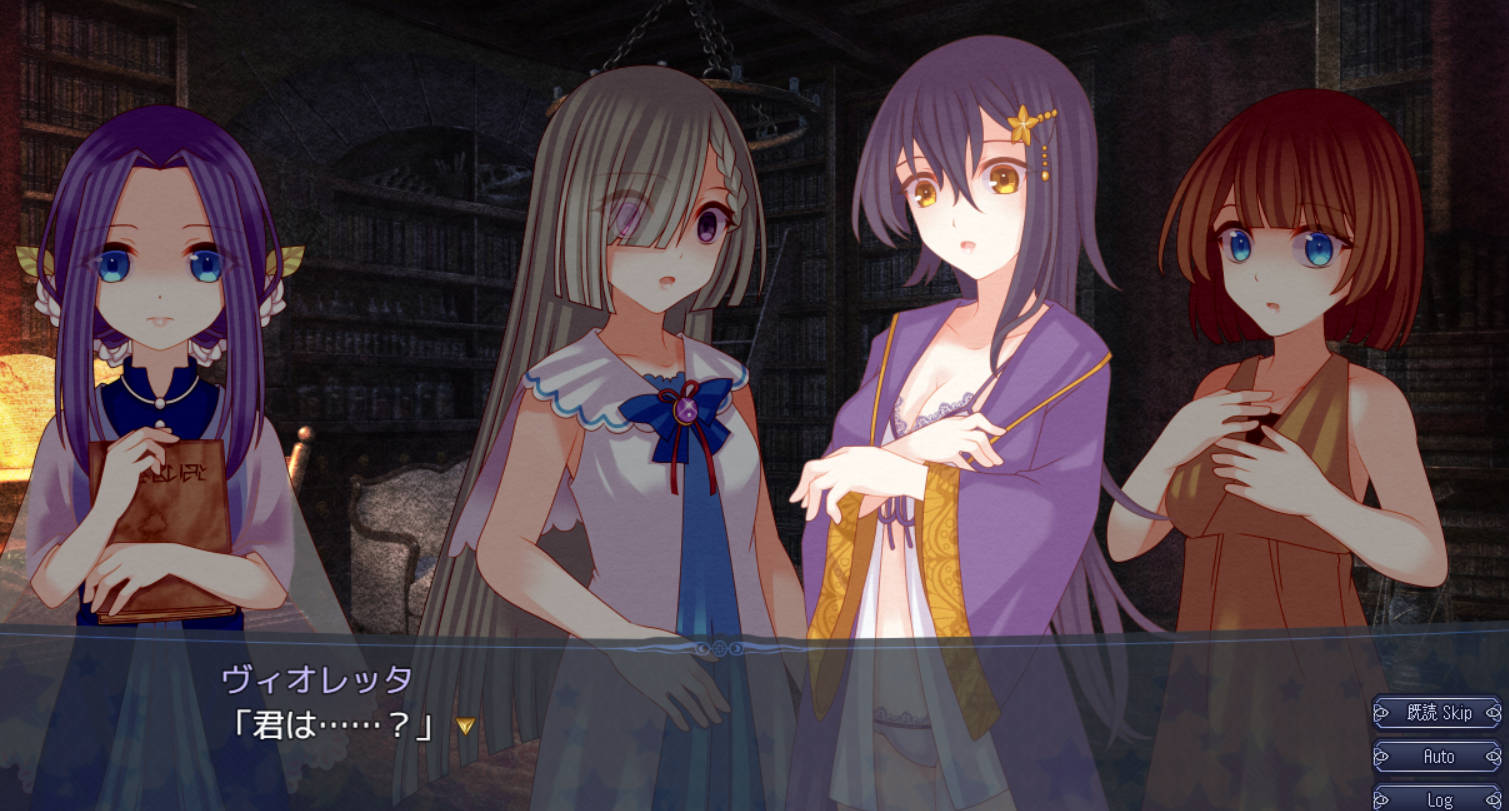This screenshot has height=811, width=1509.
Task: Click the crescent icon left of the Auto button
Action: 1384,757
